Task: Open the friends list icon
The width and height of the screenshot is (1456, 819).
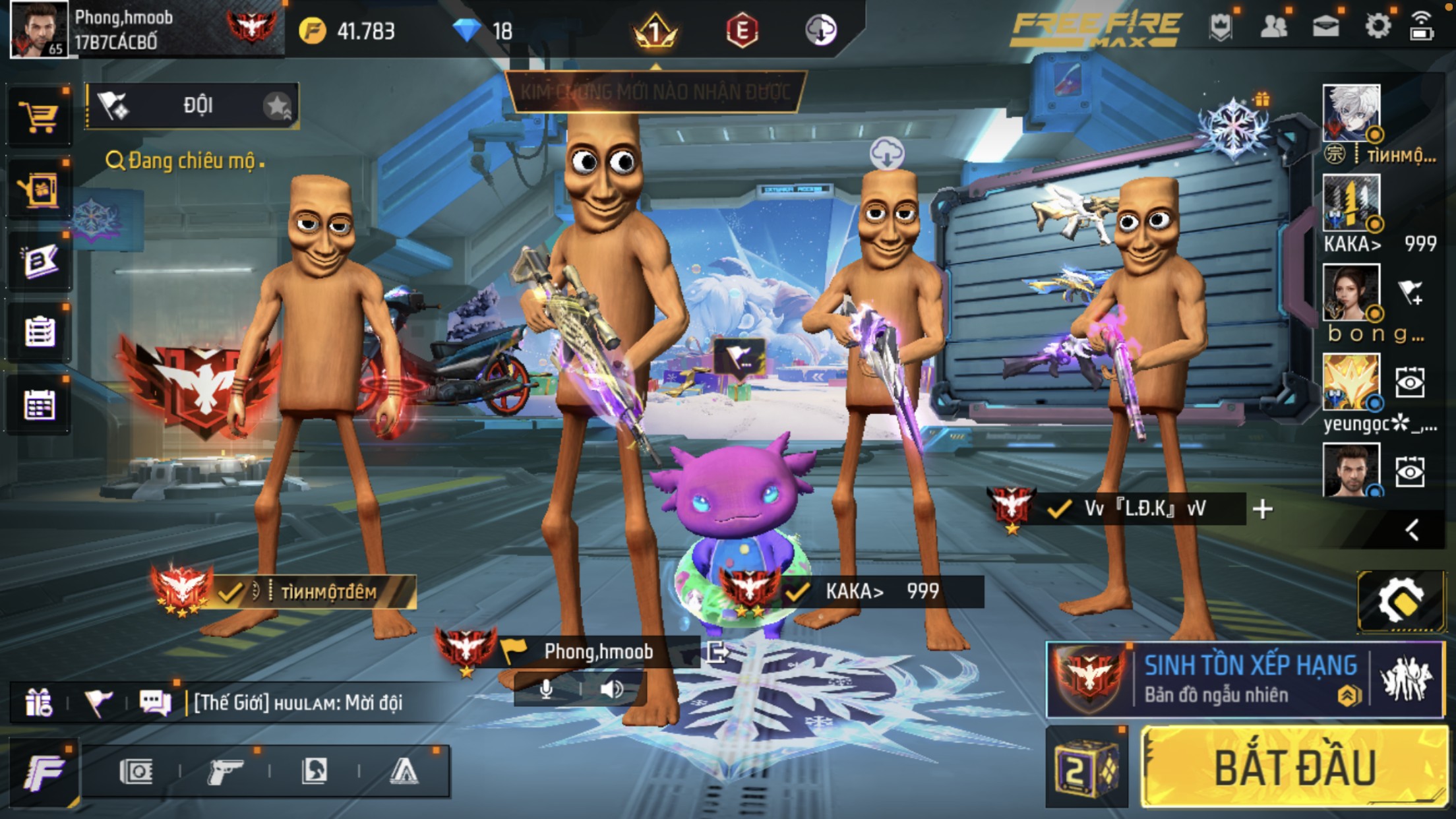Action: (x=1273, y=28)
